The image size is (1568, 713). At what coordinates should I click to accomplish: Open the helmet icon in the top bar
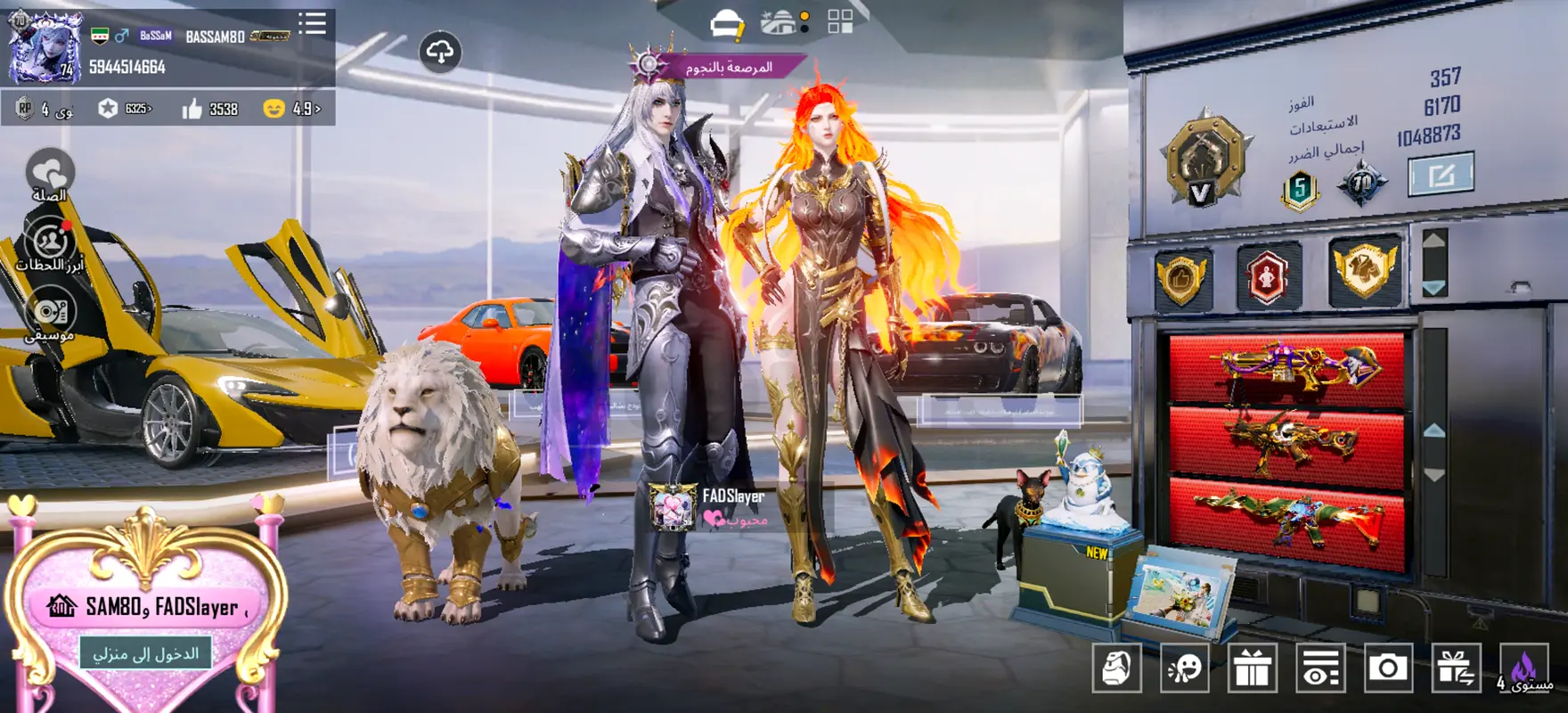pos(726,24)
